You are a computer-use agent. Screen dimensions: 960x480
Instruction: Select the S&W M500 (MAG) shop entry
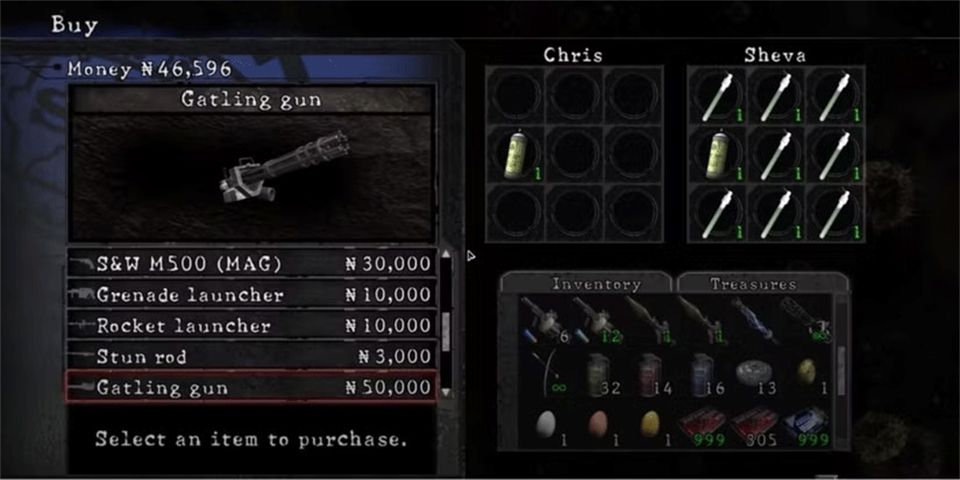click(x=252, y=264)
